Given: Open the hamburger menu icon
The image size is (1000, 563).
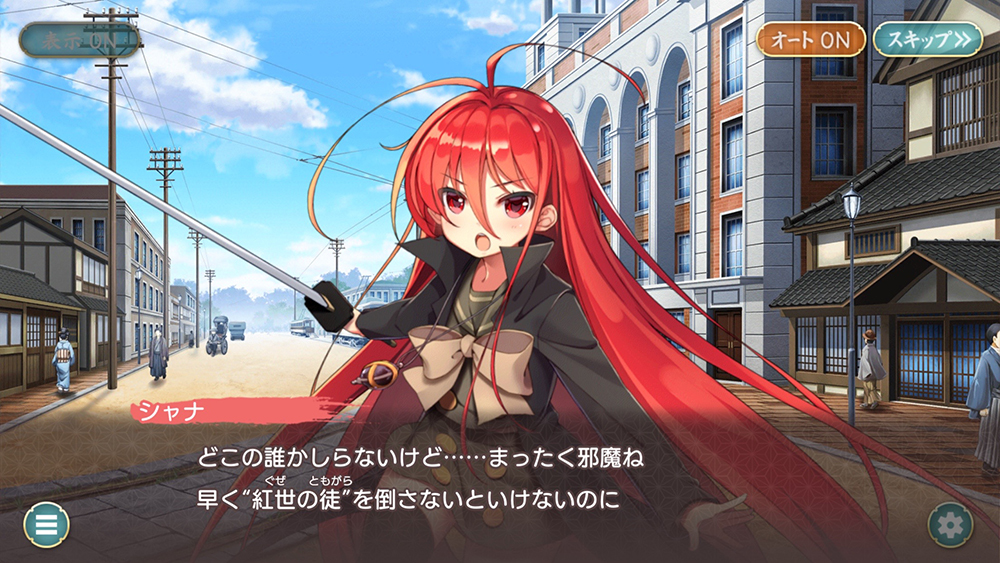Looking at the screenshot, I should pos(46,524).
